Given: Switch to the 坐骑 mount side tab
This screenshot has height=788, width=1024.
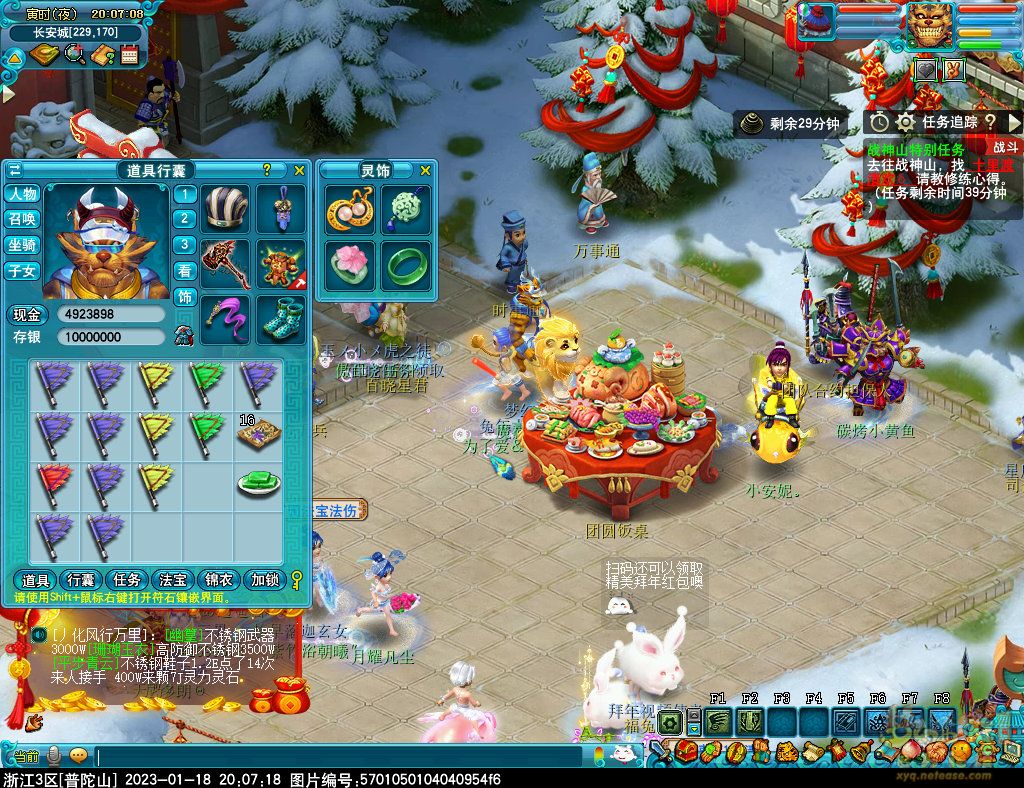Looking at the screenshot, I should (x=22, y=245).
